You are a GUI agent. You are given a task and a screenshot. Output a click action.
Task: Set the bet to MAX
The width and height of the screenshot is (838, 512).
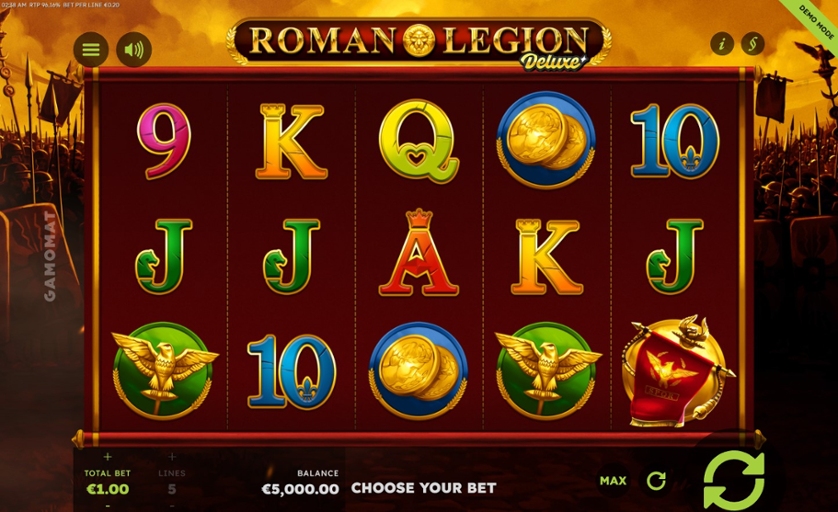[613, 481]
